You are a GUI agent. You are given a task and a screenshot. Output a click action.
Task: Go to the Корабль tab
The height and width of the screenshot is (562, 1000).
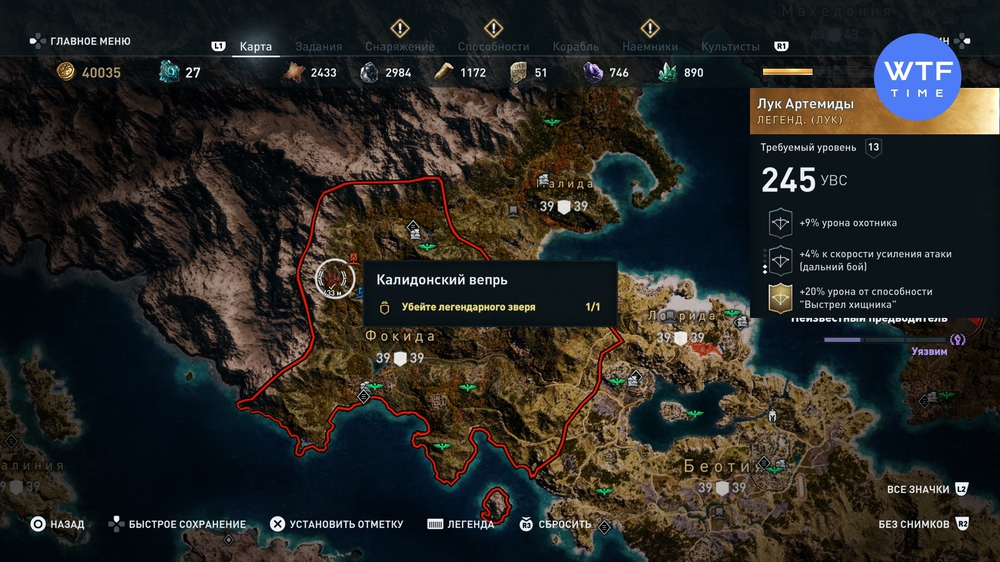click(575, 46)
